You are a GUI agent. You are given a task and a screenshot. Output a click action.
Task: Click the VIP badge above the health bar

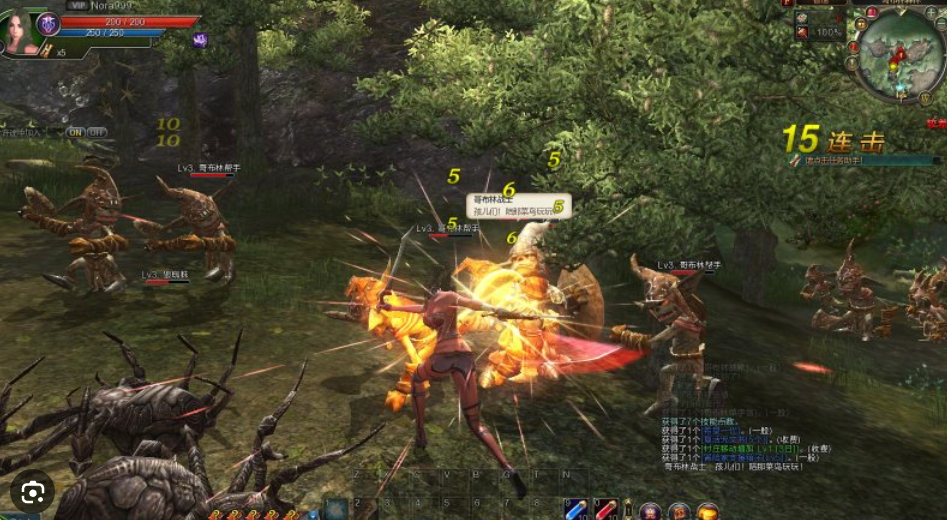click(x=77, y=5)
